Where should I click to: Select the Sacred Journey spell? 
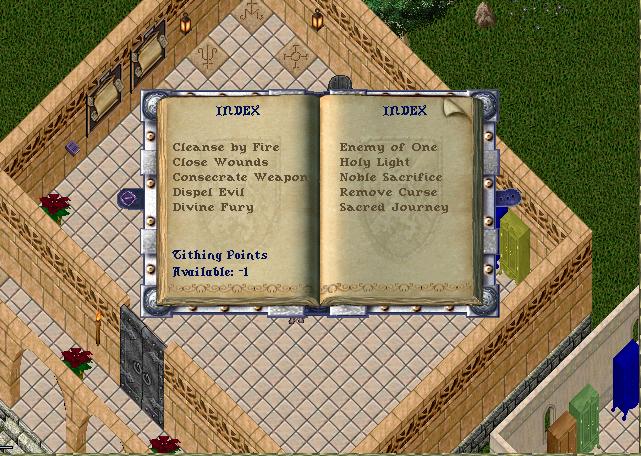click(x=393, y=207)
